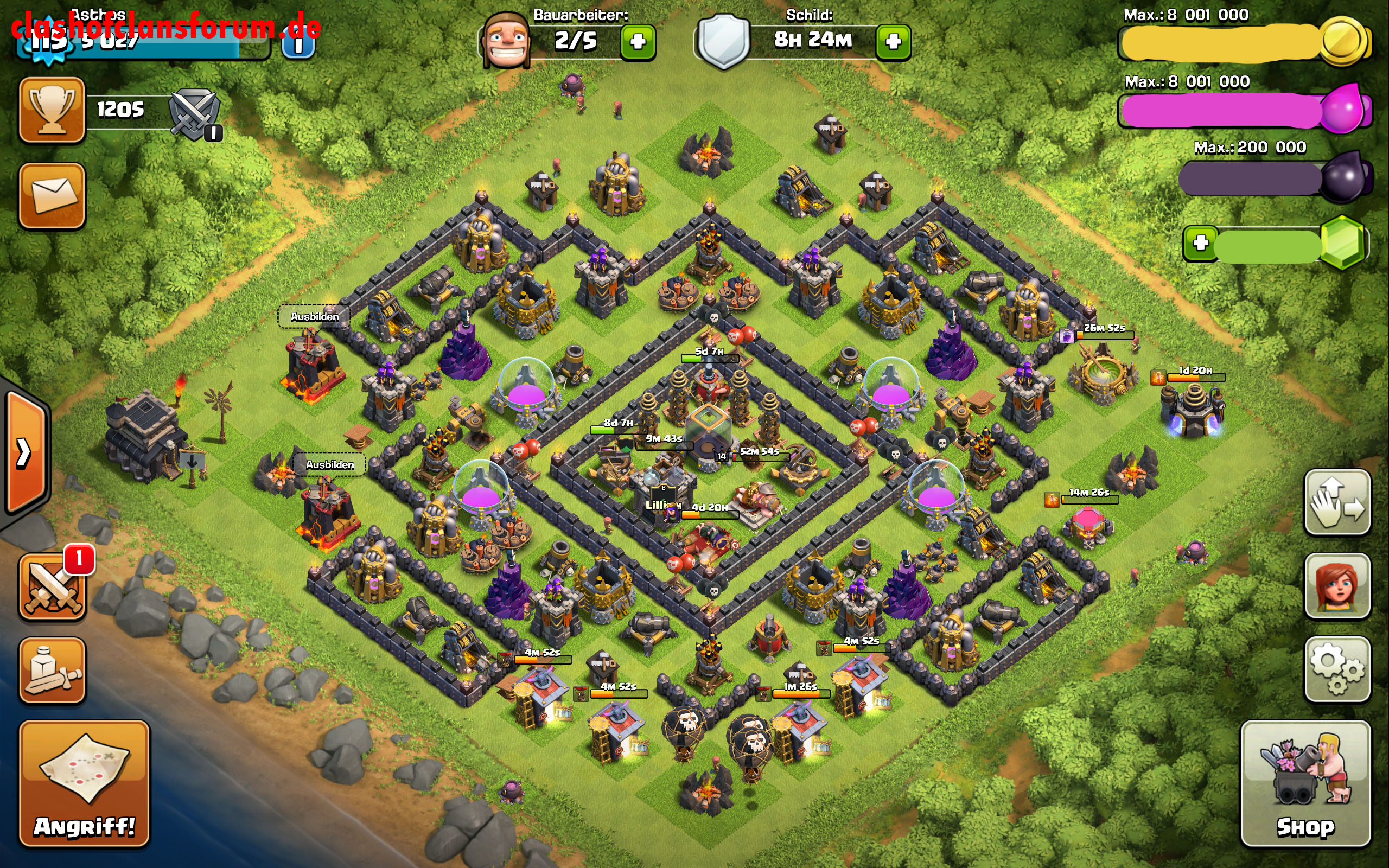Open the settings gears menu
Viewport: 1389px width, 868px height.
click(x=1337, y=669)
